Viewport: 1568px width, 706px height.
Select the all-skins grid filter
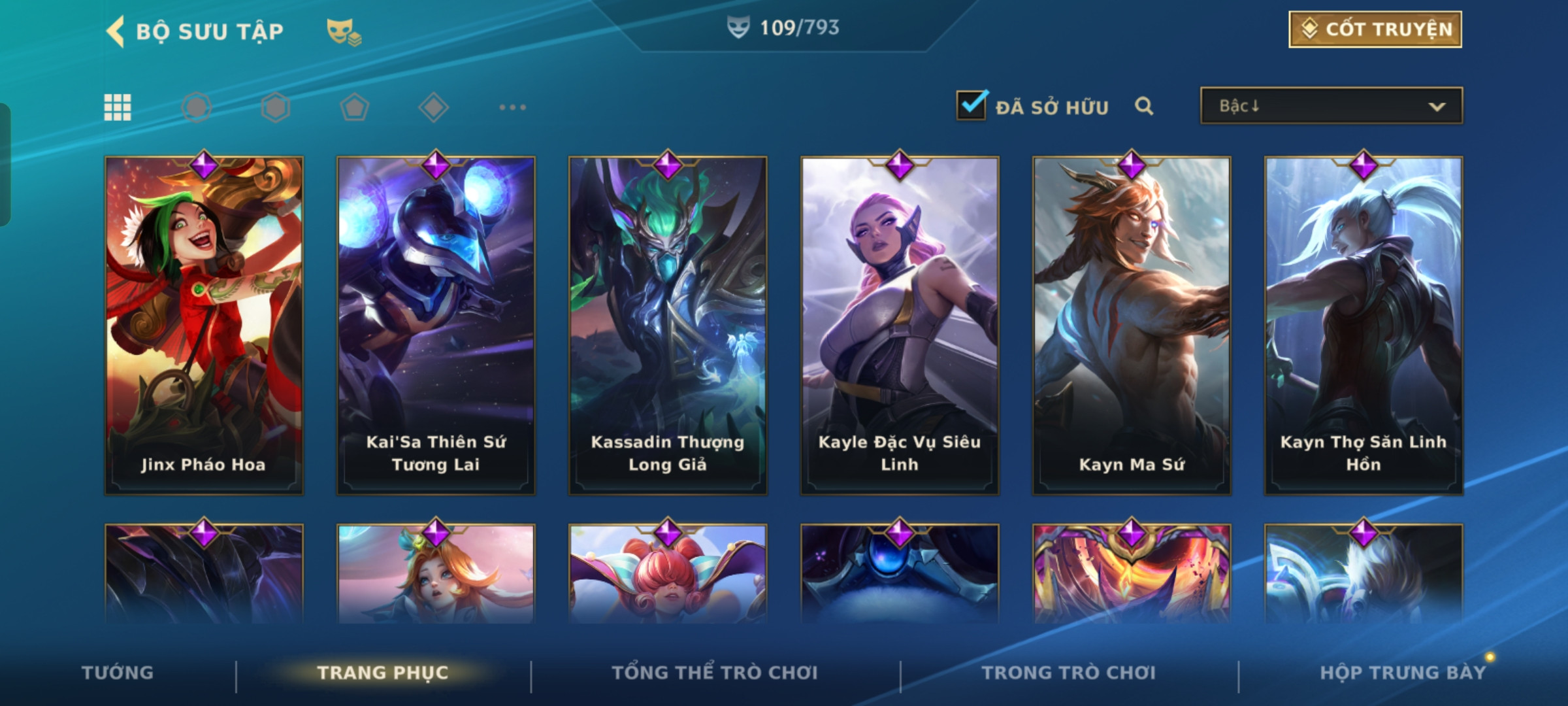tap(118, 107)
